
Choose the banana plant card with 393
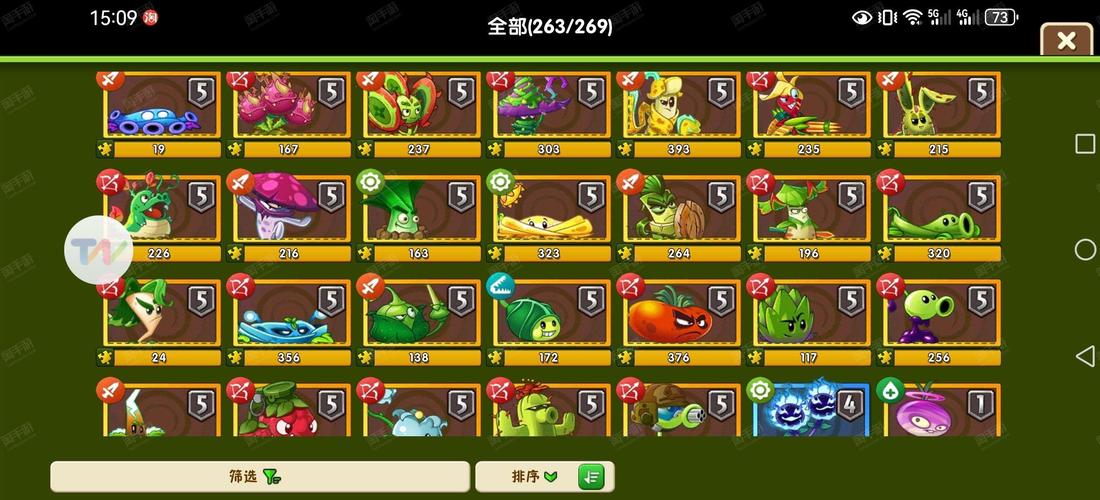click(681, 110)
